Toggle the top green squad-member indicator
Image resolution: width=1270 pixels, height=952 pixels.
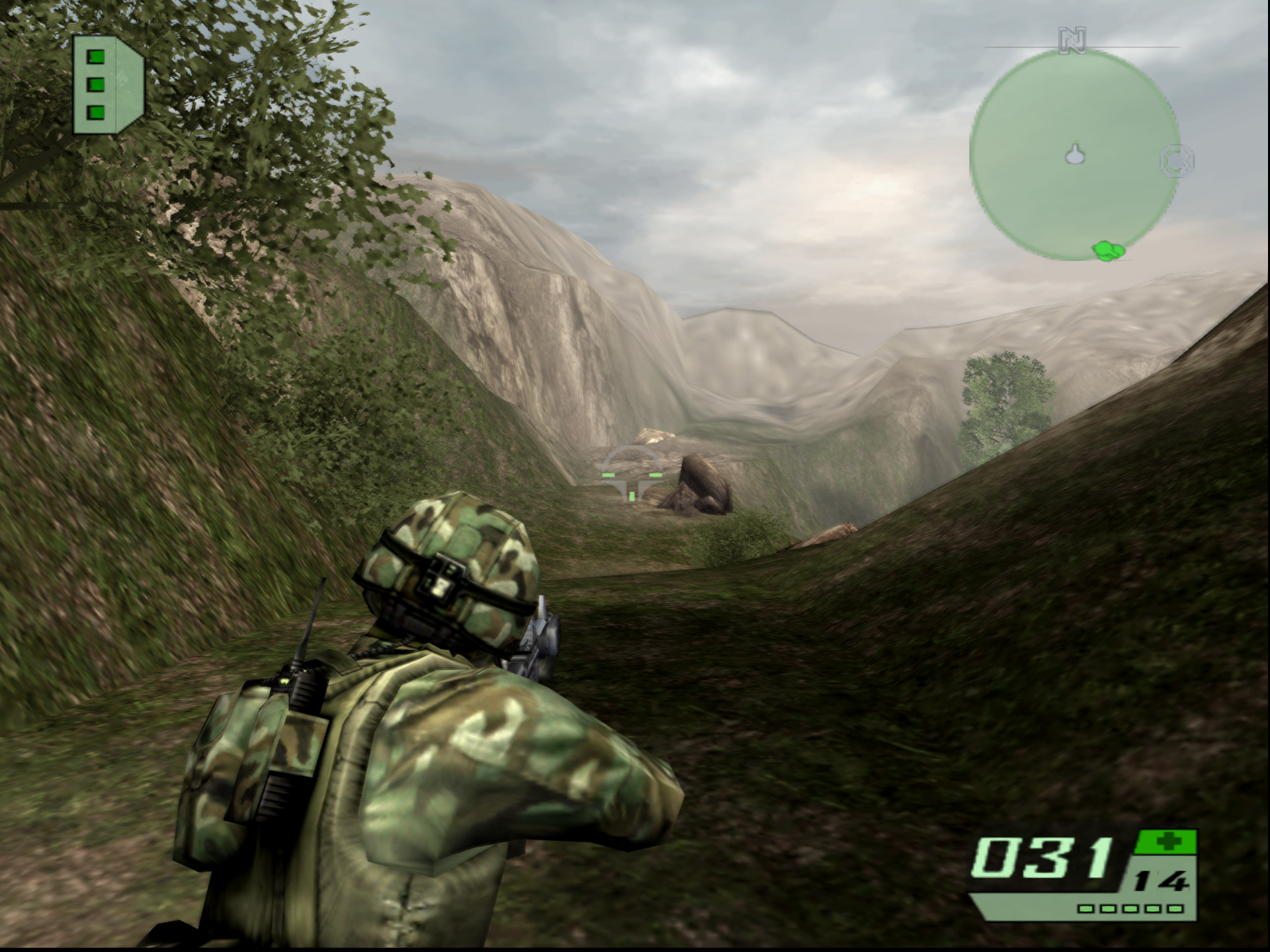pos(95,58)
